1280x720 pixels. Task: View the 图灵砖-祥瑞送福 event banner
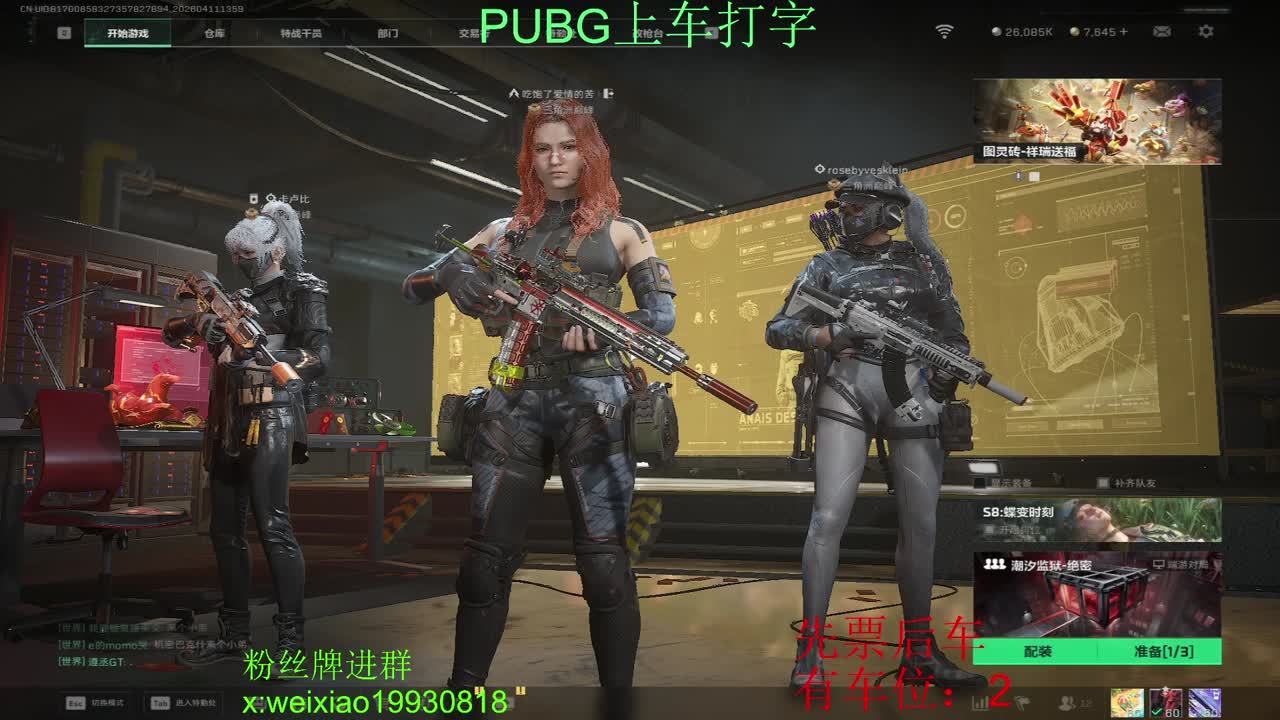pyautogui.click(x=1097, y=121)
